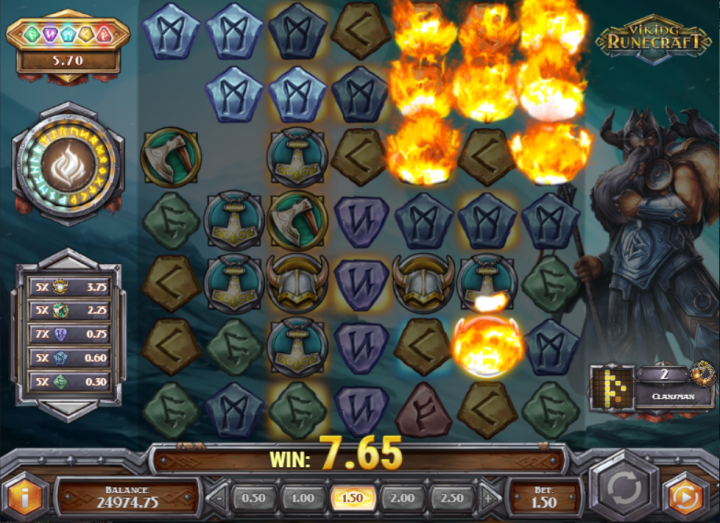The width and height of the screenshot is (720, 523).
Task: Pick the 2.50 bet amount
Action: pyautogui.click(x=451, y=497)
